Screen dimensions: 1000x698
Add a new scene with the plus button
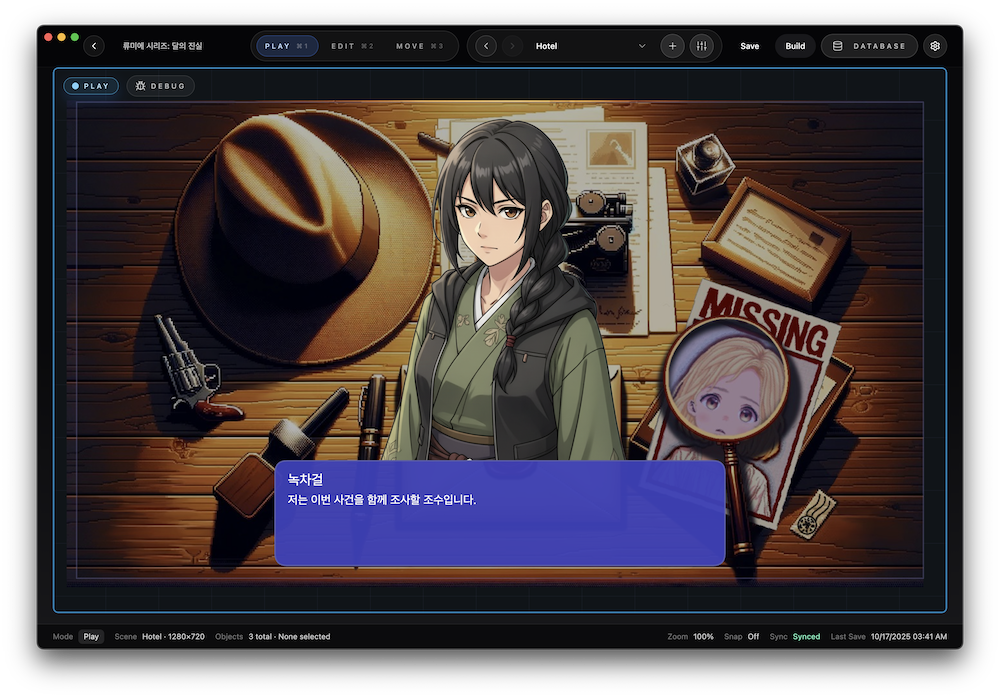tap(672, 46)
